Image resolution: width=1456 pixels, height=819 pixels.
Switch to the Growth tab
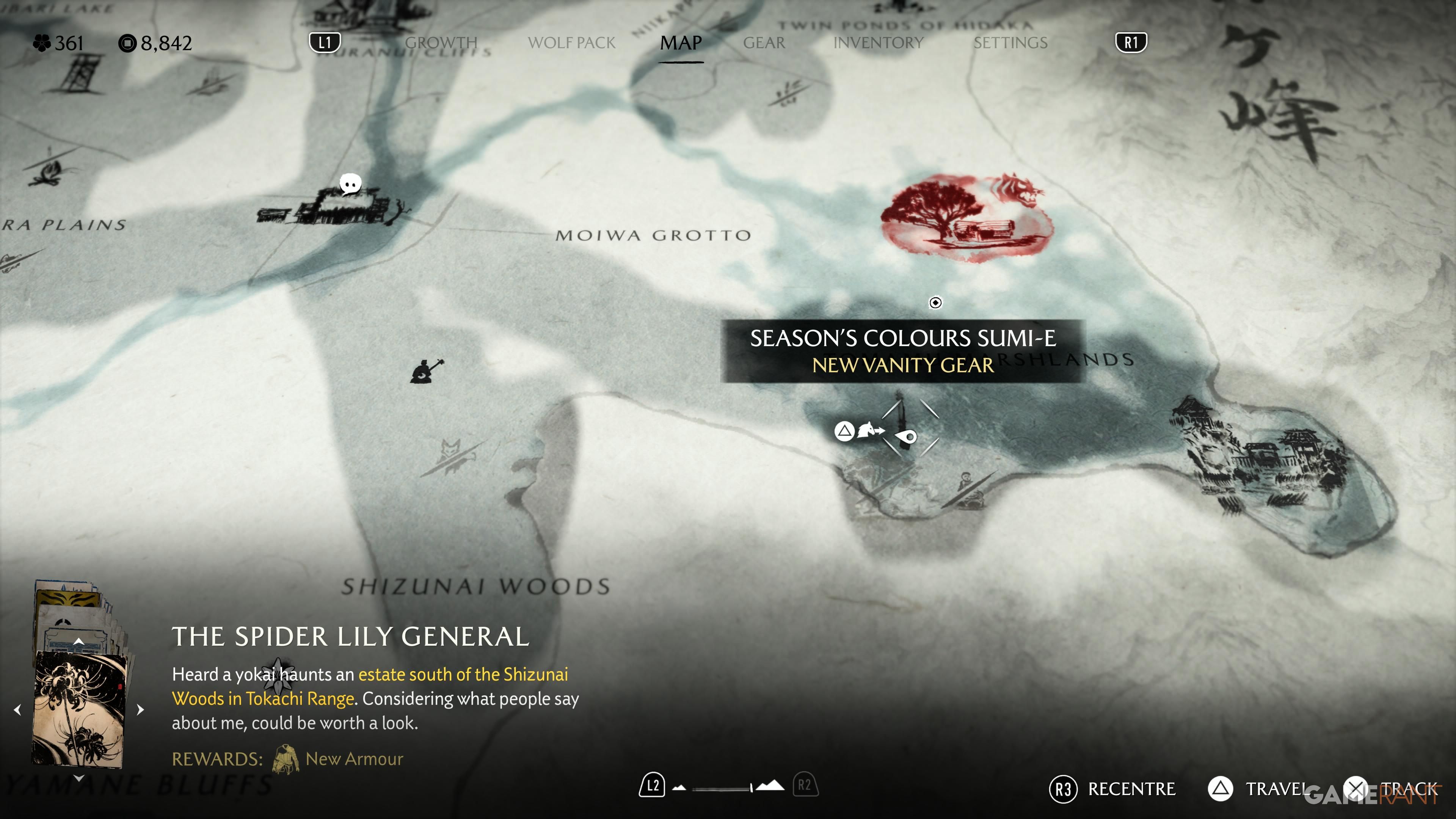pos(441,43)
